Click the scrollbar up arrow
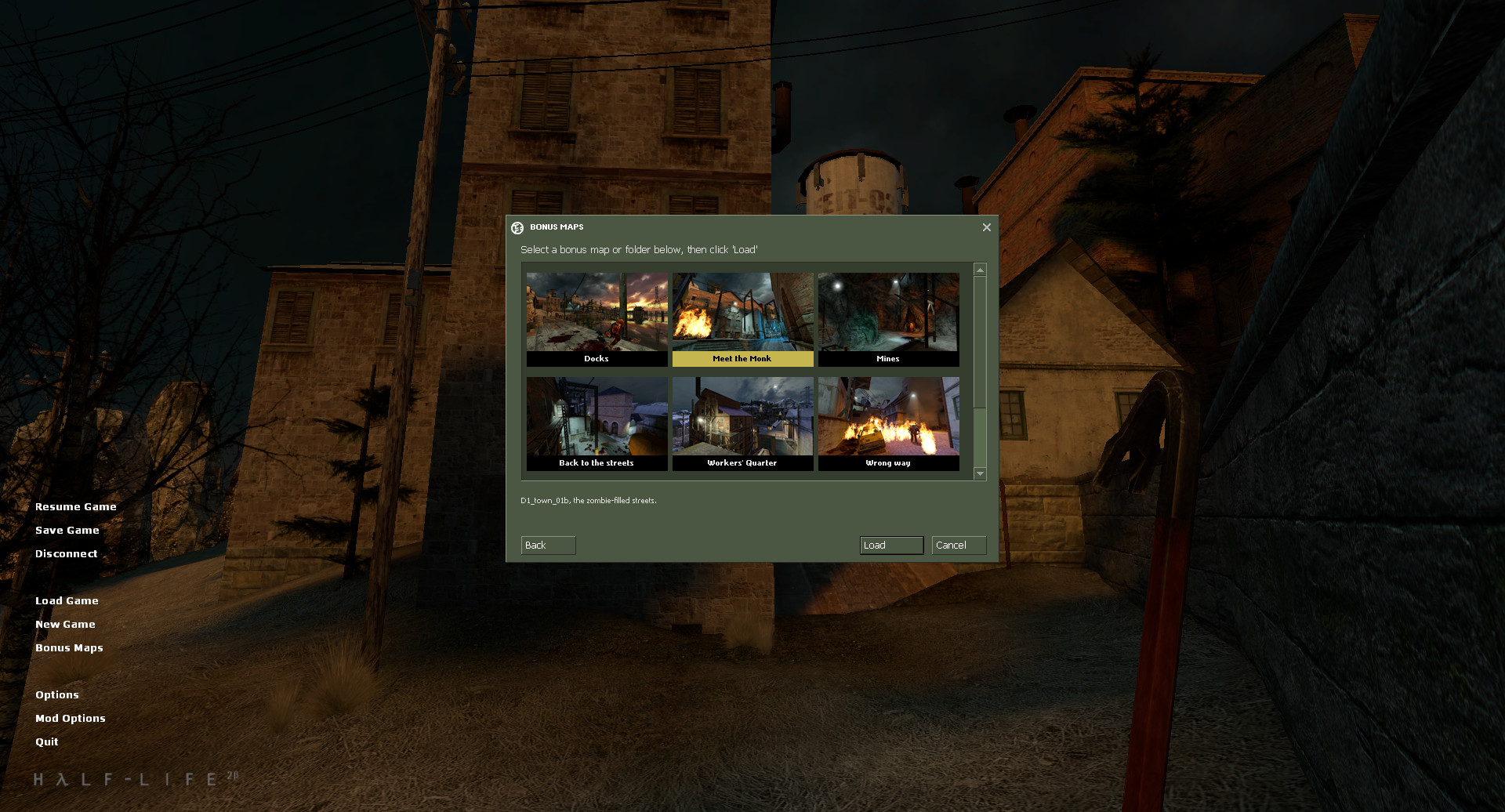Image resolution: width=1505 pixels, height=812 pixels. pos(978,270)
